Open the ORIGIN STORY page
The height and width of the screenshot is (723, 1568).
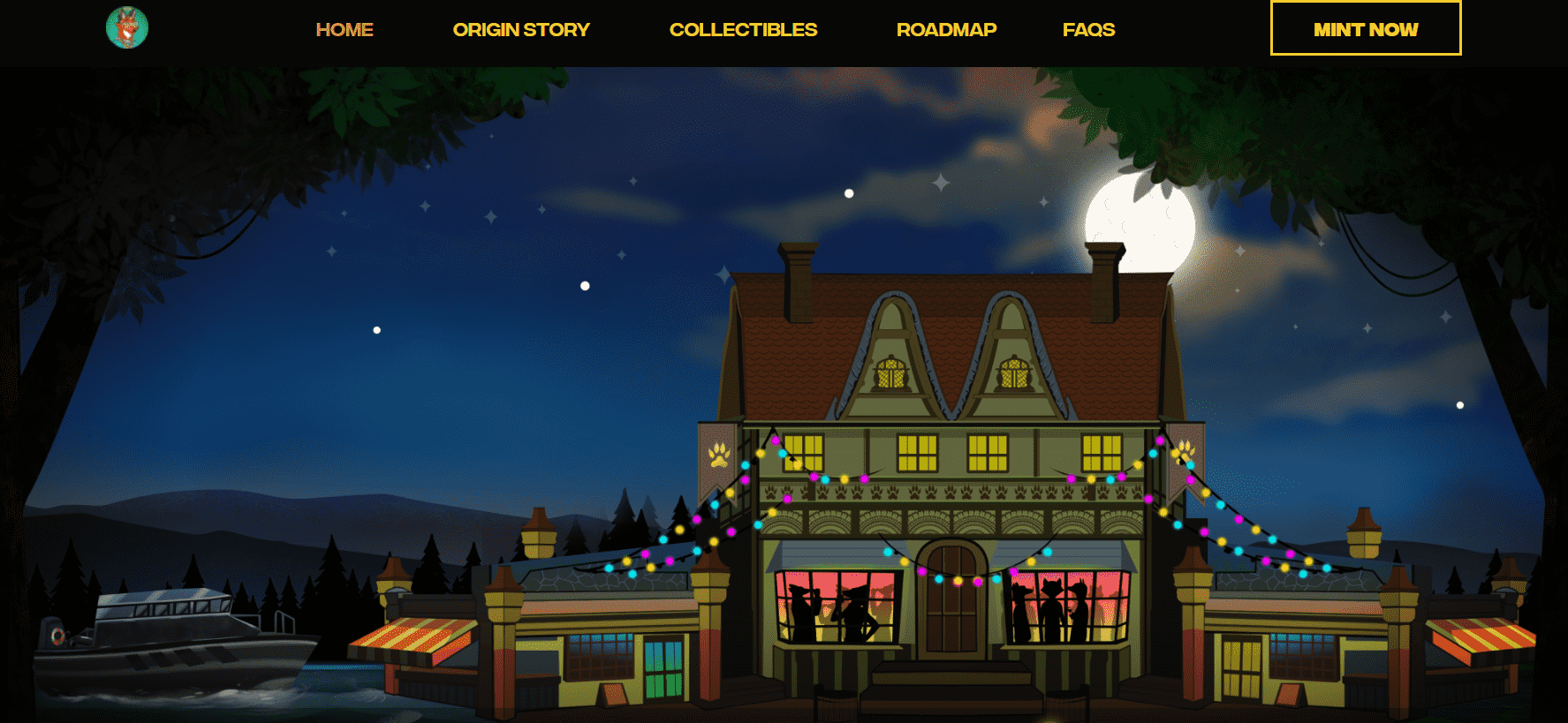click(521, 29)
